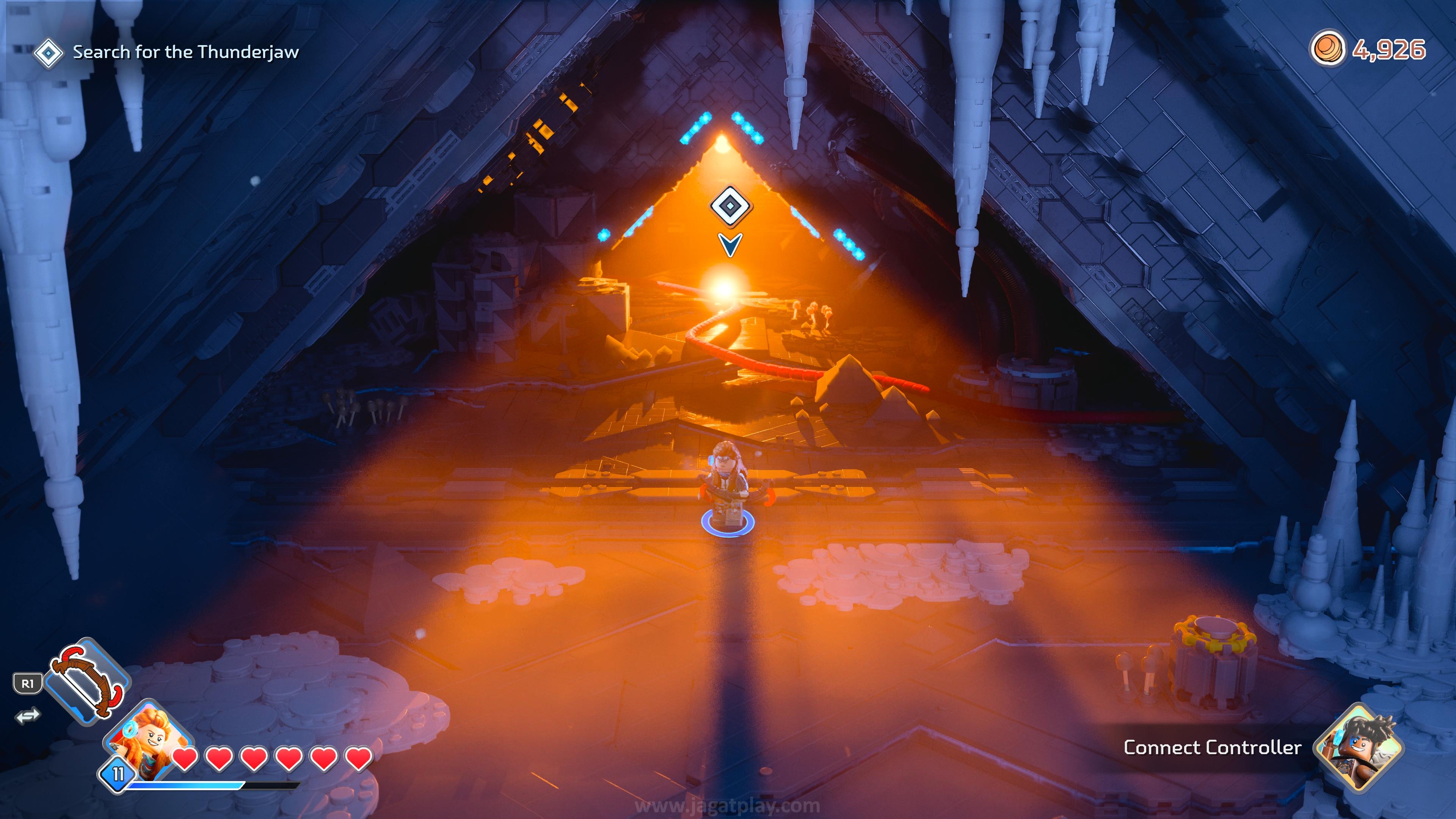
Task: Click the diamond objective waypoint marker
Action: click(x=730, y=206)
